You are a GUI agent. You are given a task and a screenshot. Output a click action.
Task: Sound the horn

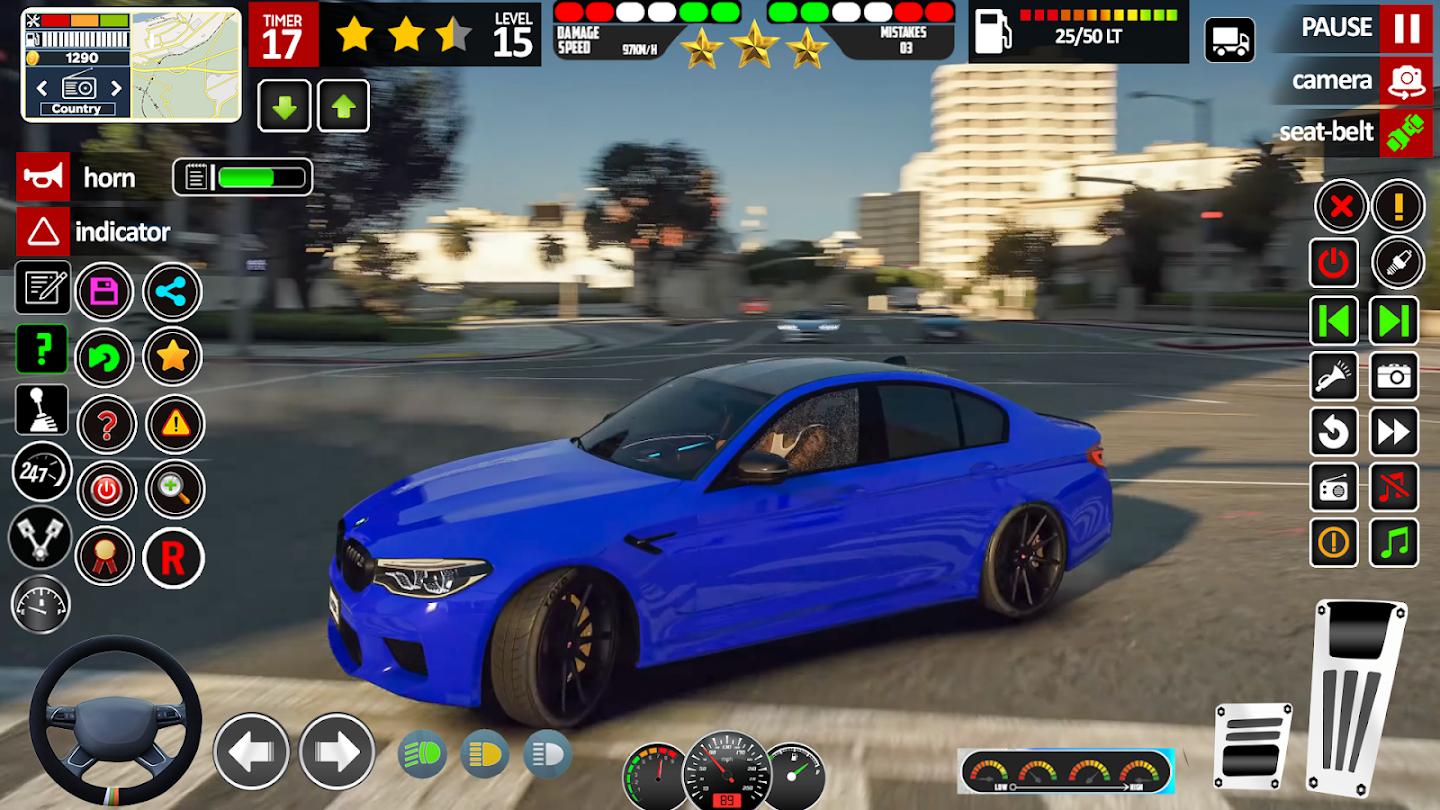coord(43,178)
